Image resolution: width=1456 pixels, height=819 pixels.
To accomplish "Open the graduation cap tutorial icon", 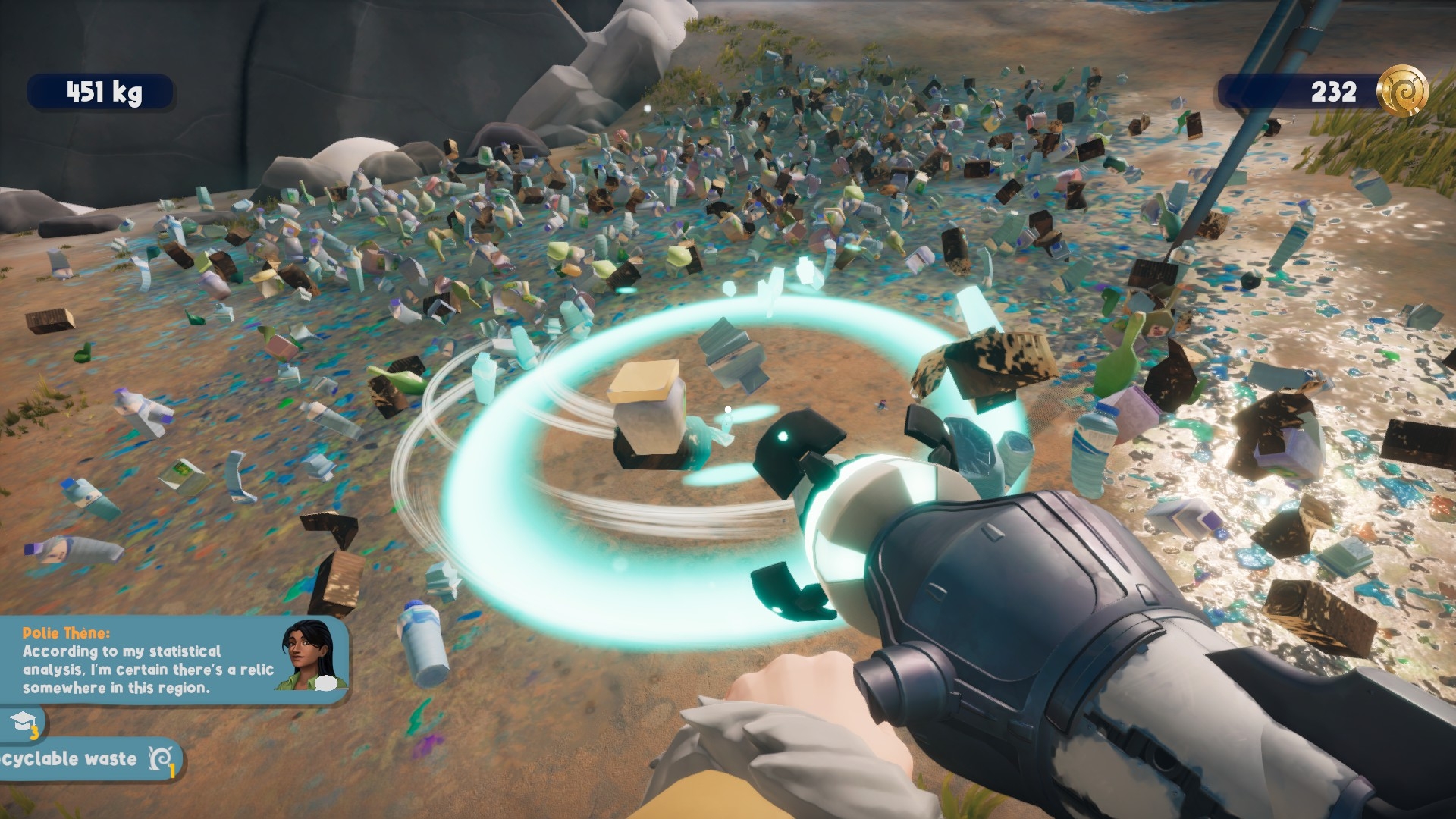I will [x=23, y=723].
